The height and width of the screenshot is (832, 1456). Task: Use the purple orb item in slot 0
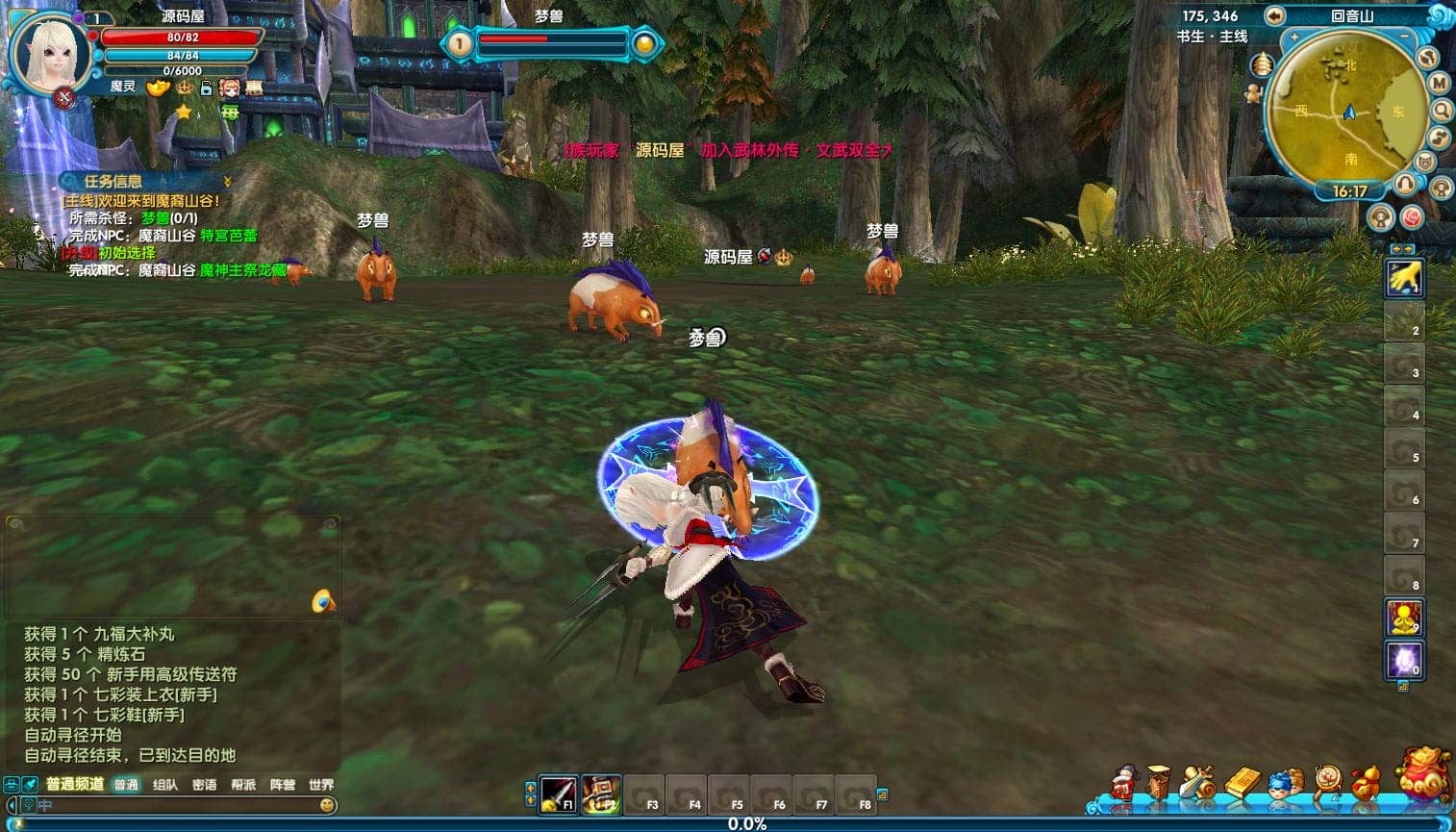coord(1403,660)
